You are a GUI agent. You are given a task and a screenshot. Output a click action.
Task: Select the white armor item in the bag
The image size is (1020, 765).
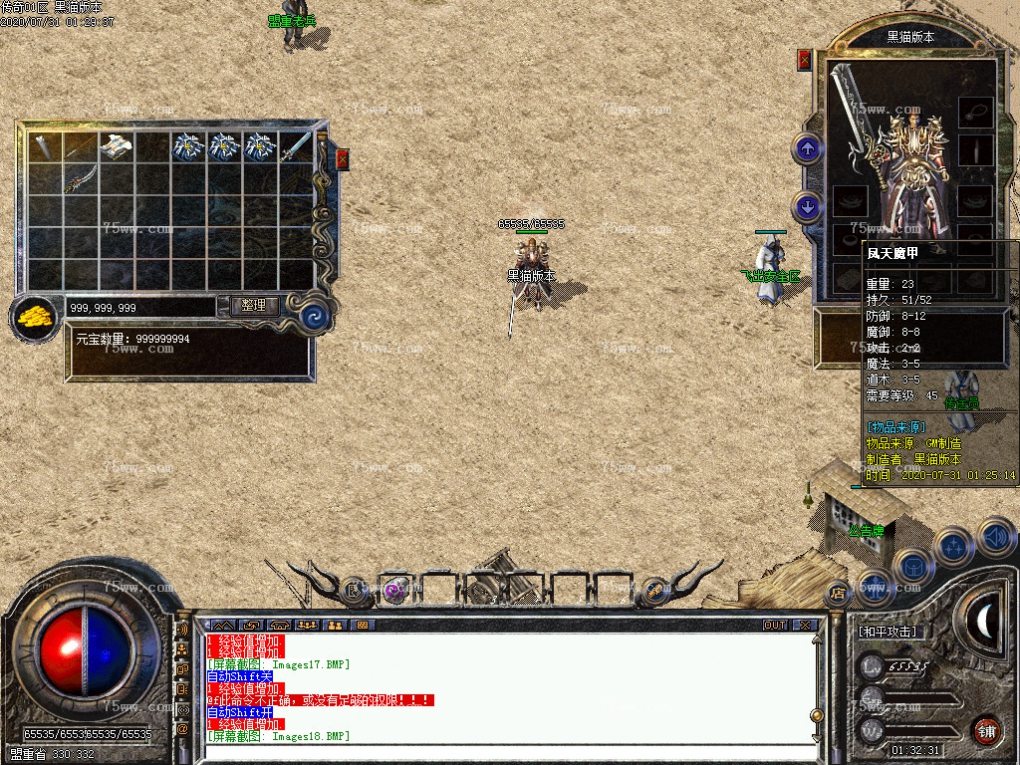coord(117,145)
